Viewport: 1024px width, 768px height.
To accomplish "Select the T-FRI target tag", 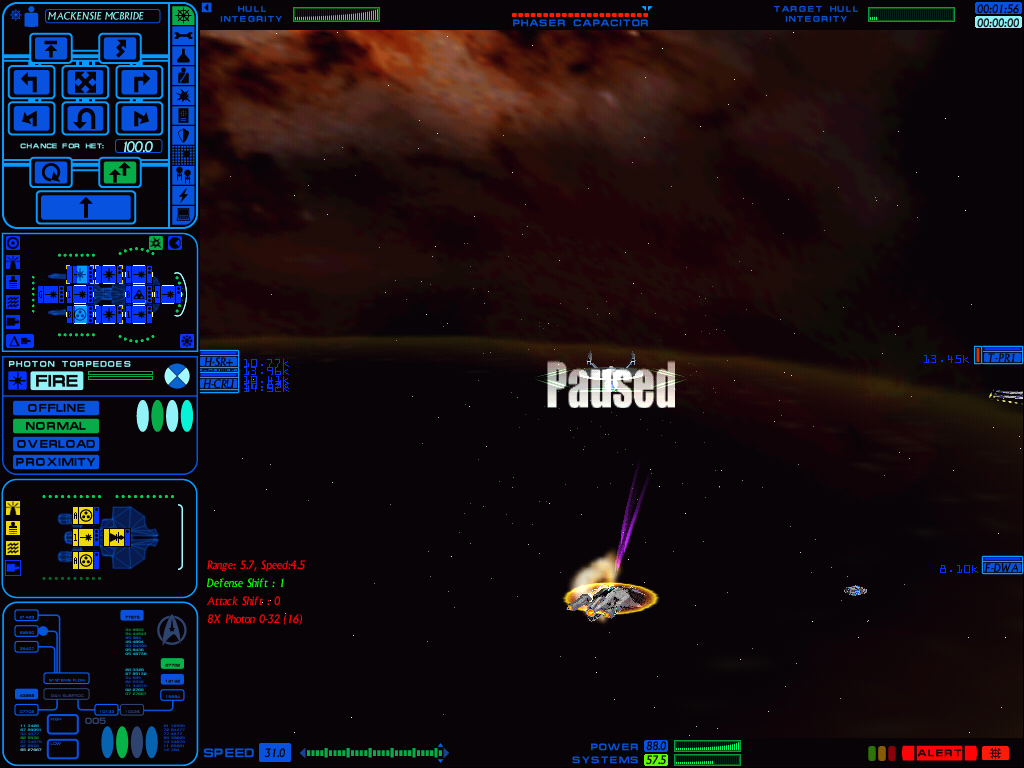I will (x=999, y=357).
